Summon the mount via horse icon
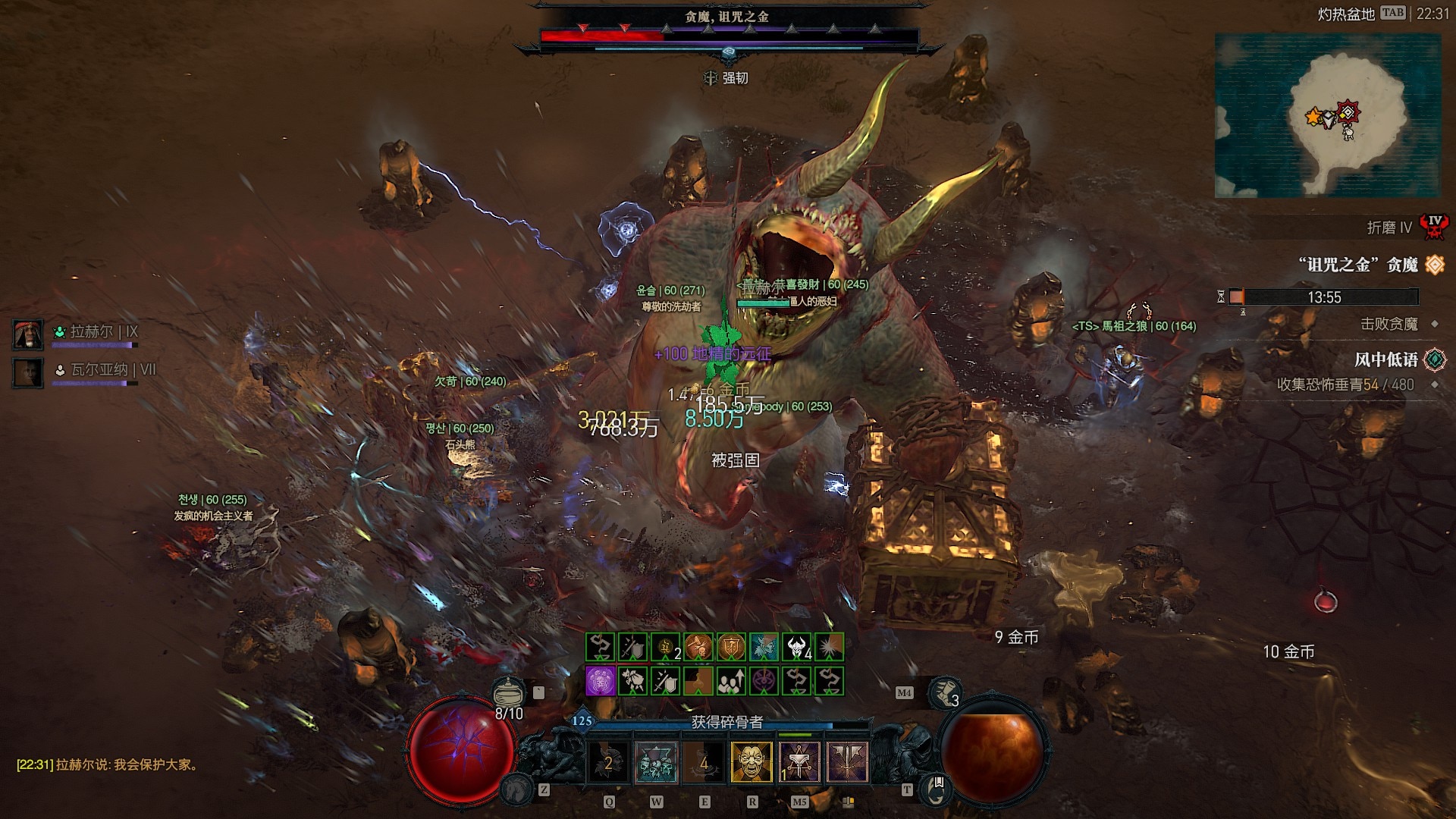 point(516,789)
